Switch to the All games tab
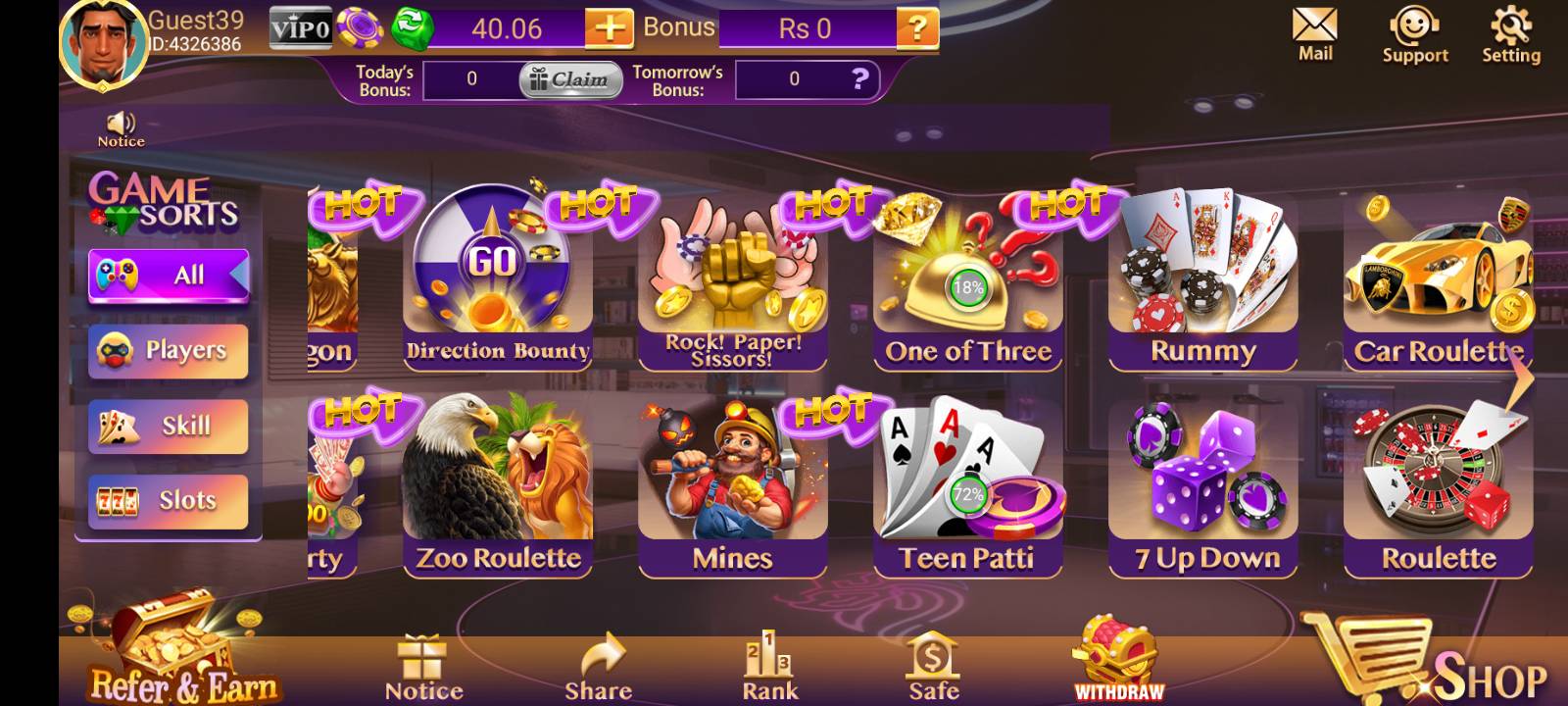Image resolution: width=1568 pixels, height=706 pixels. [x=168, y=276]
